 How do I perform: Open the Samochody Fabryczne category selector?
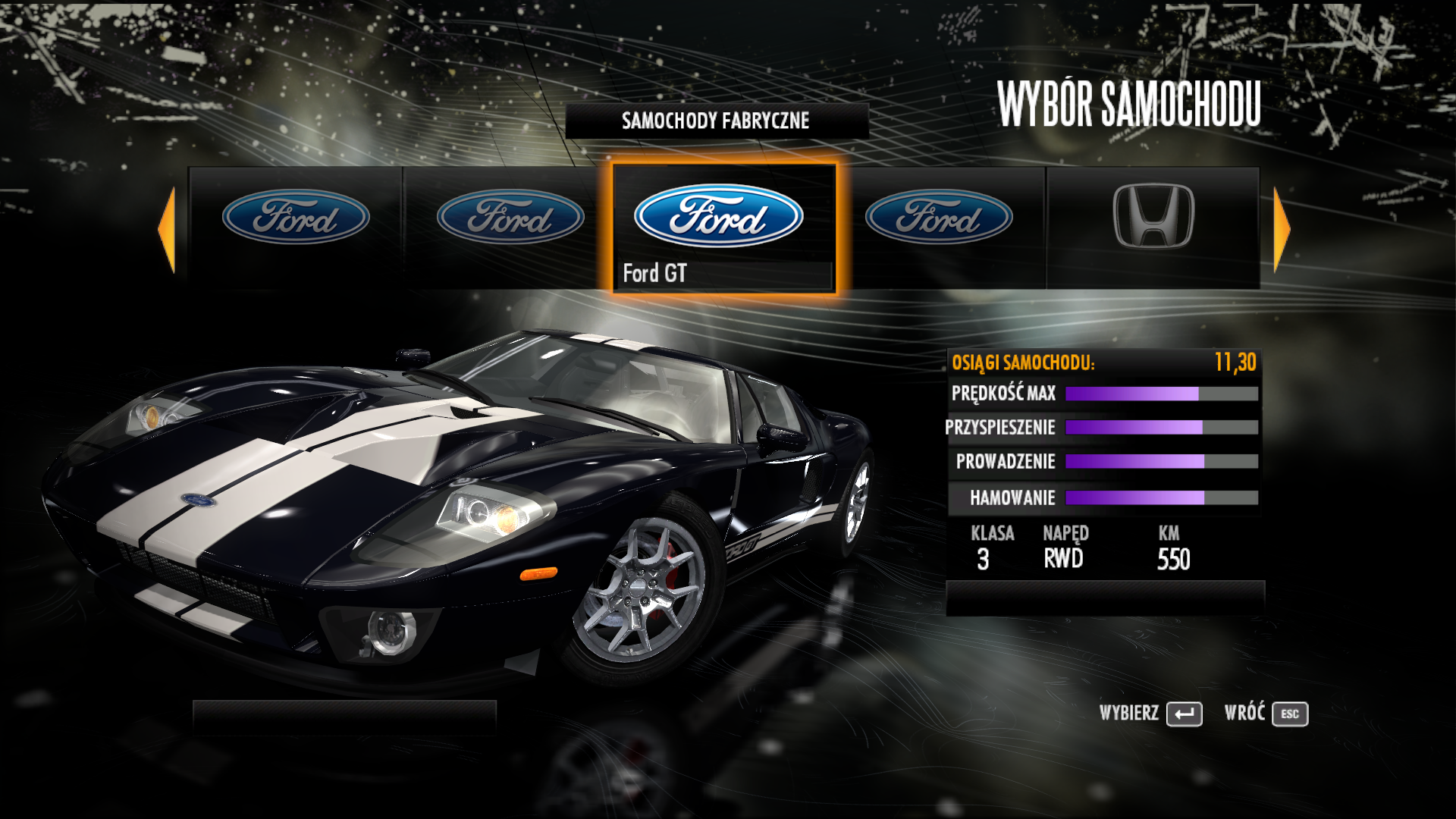pyautogui.click(x=716, y=121)
